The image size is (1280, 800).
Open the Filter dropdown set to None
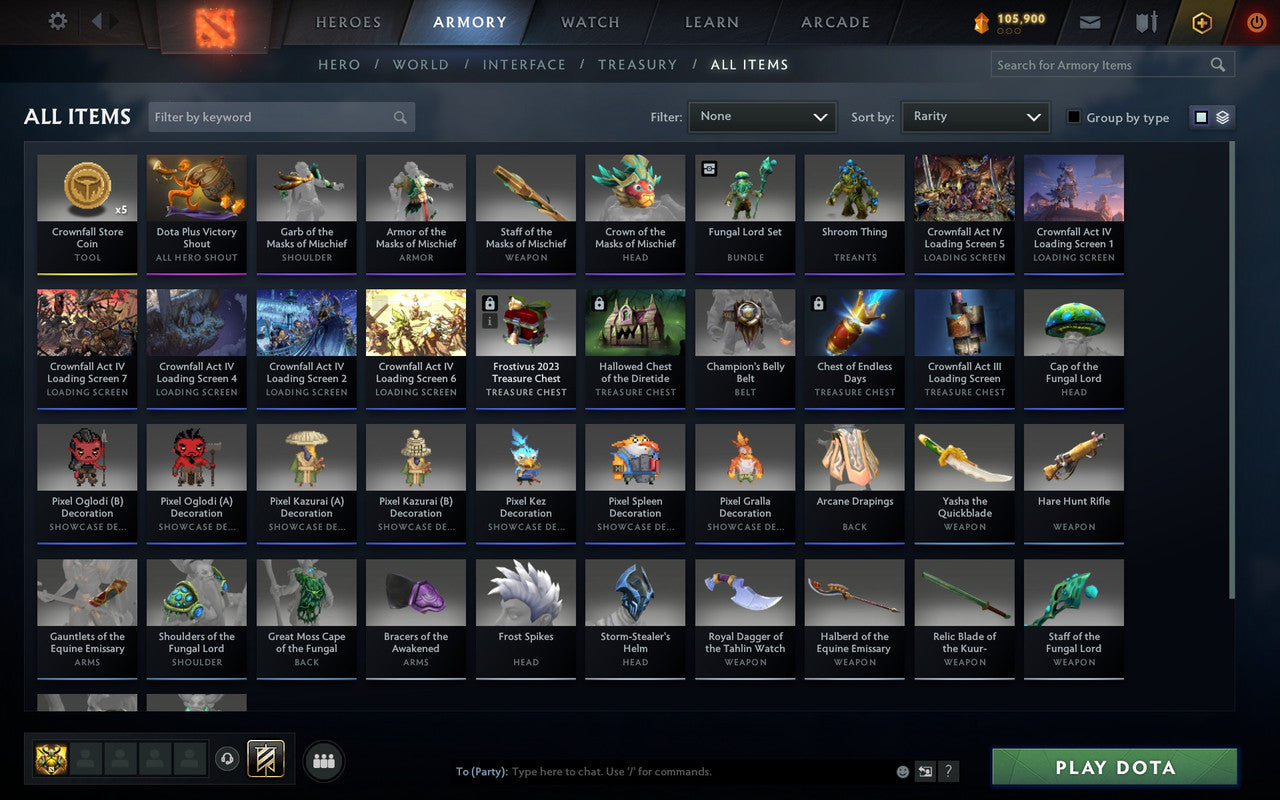pos(762,117)
